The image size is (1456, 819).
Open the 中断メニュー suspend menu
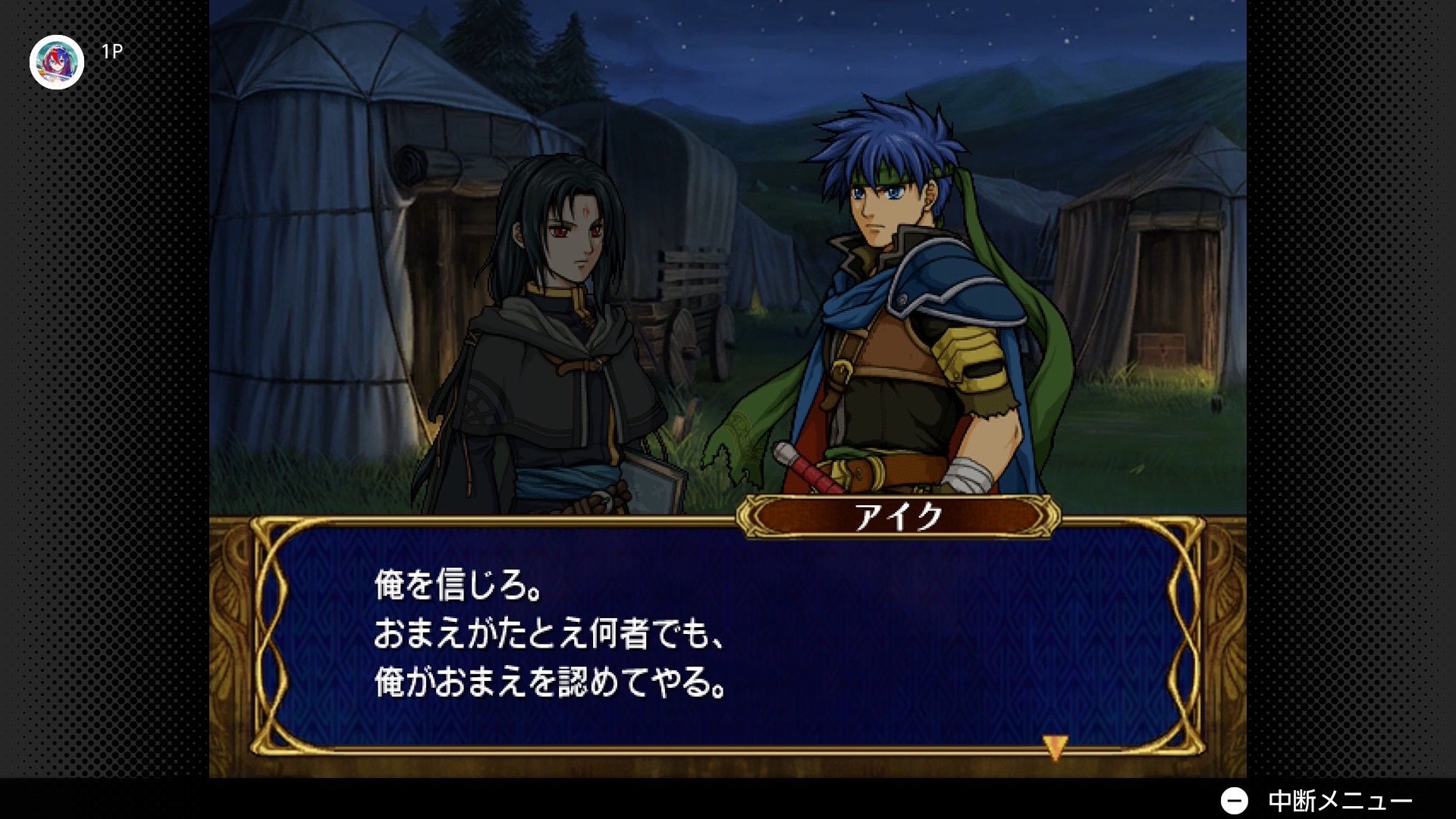1316,801
